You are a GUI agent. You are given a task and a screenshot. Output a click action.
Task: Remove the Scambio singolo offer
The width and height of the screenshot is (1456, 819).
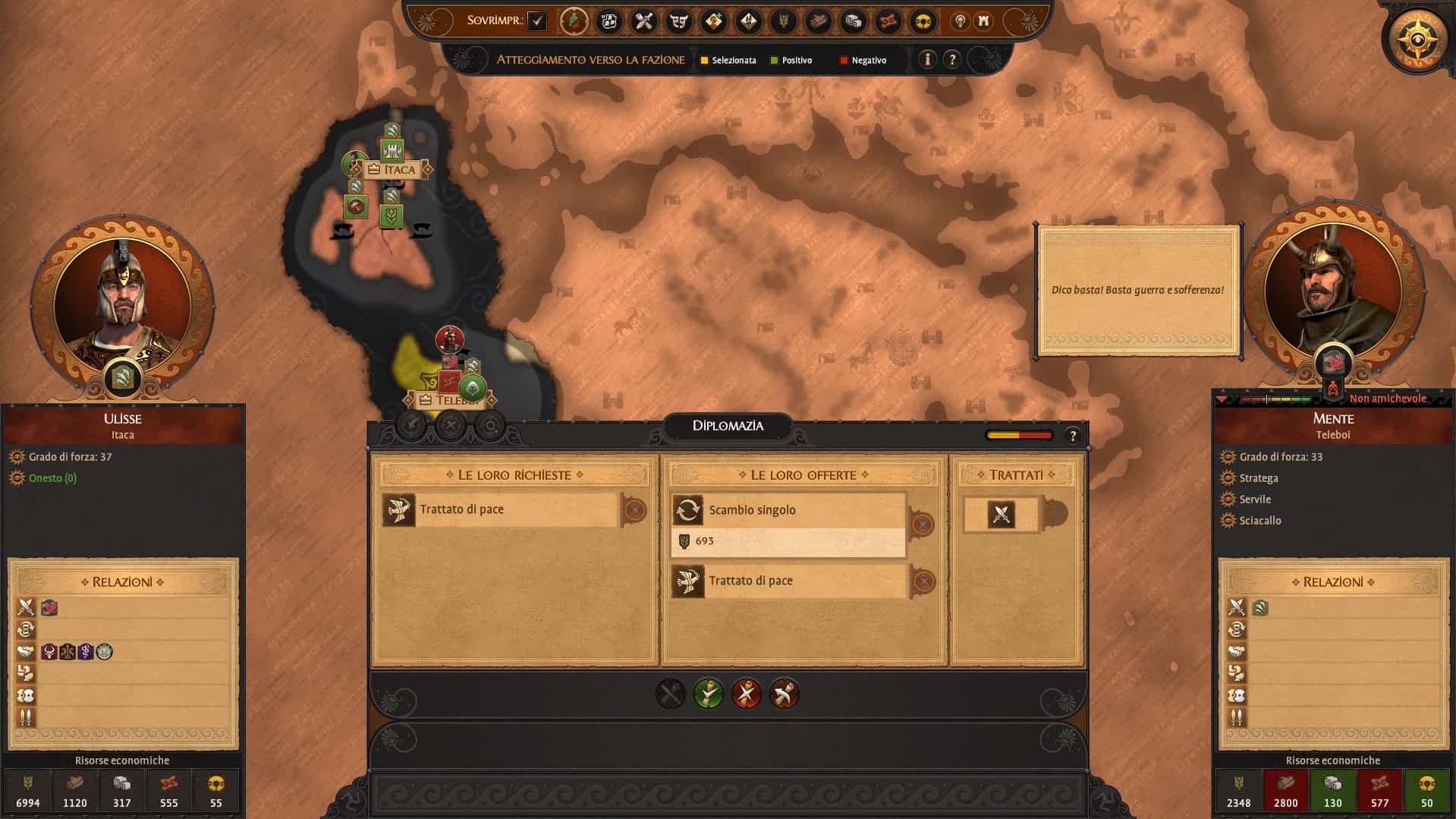pyautogui.click(x=923, y=524)
